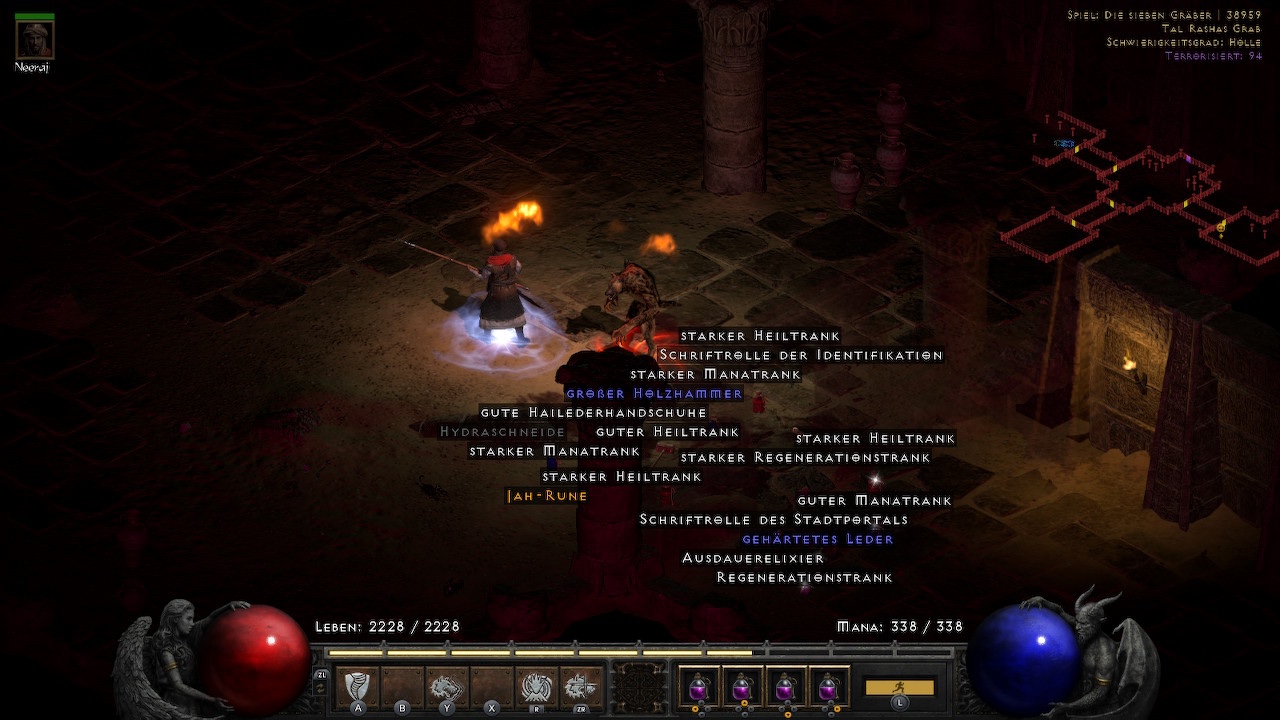Select the gehärtetes Leder item label
1280x720 pixels.
point(817,539)
